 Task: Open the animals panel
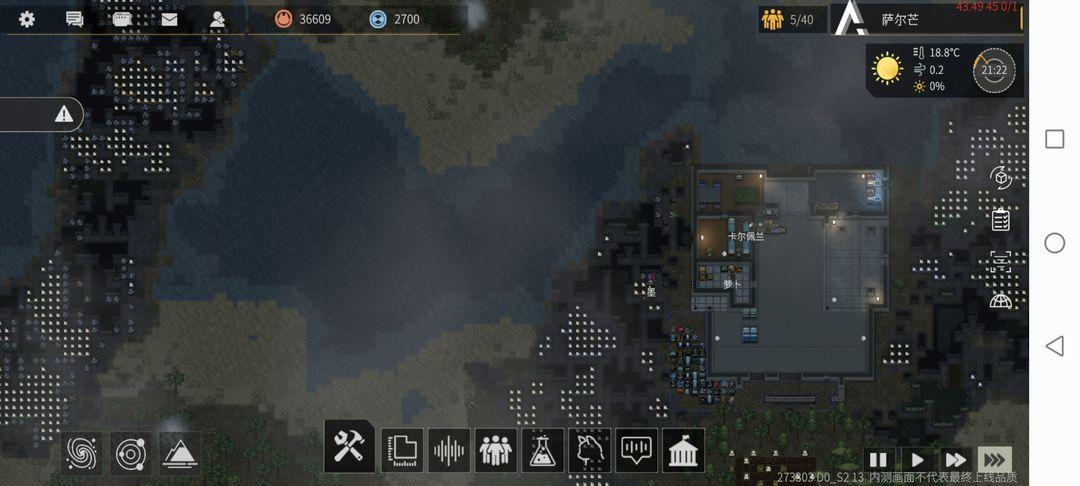point(590,450)
